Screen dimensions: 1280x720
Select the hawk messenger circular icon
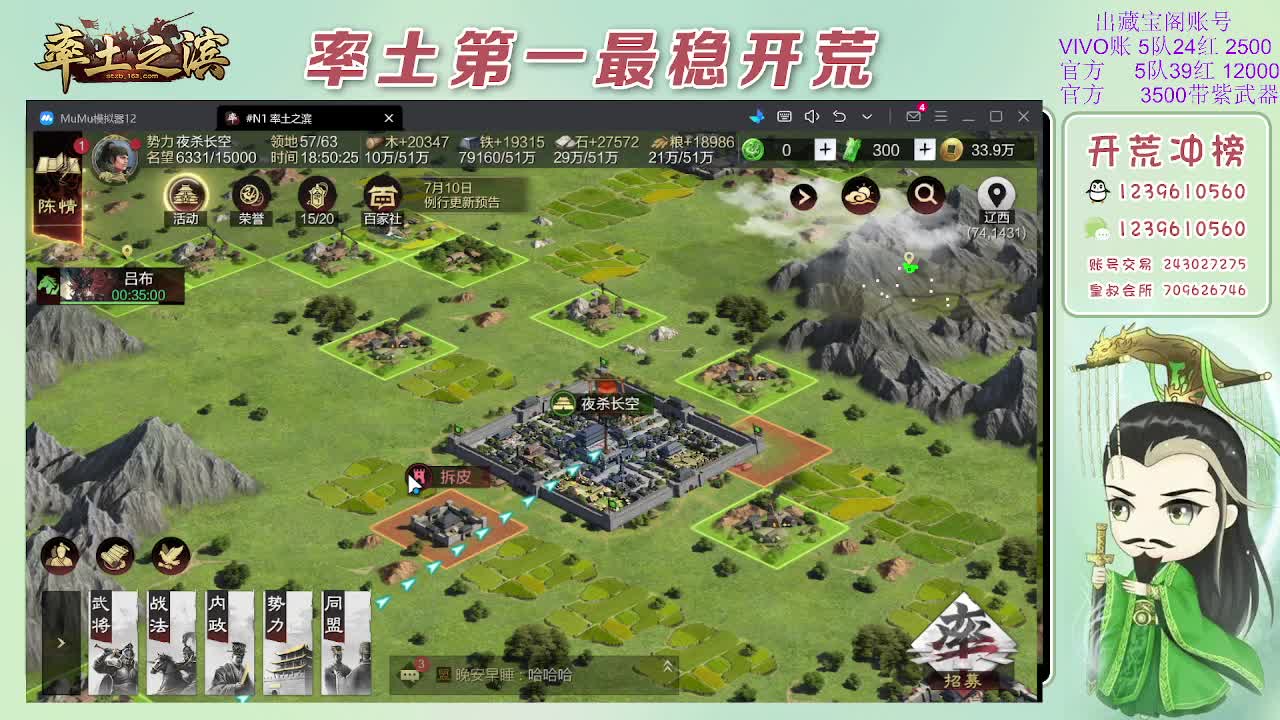(170, 557)
